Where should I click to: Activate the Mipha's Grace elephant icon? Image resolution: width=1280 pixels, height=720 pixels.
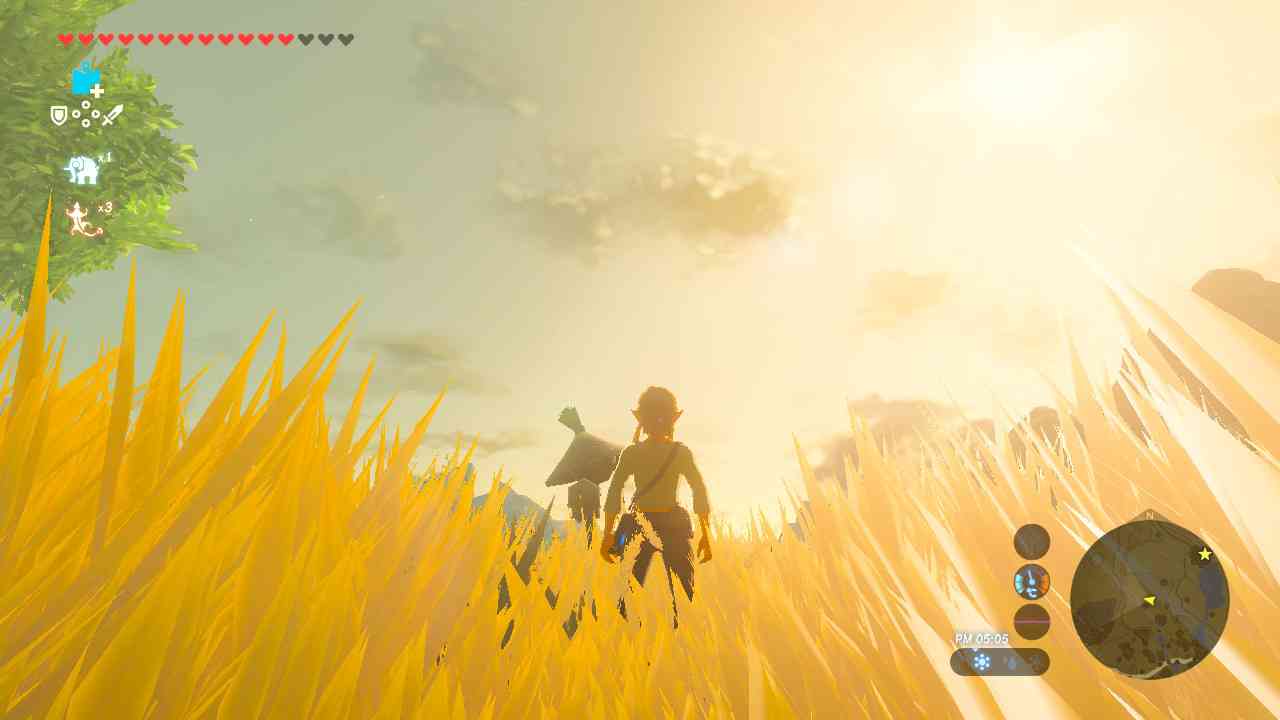[x=83, y=170]
